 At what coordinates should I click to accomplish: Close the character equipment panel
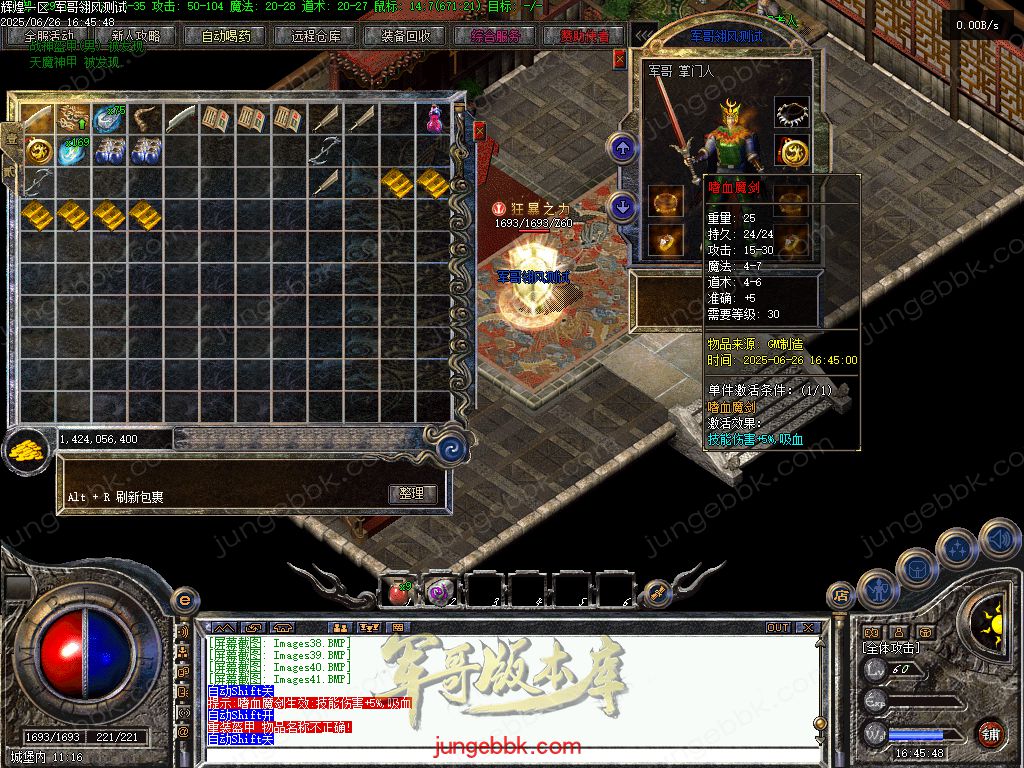pos(619,59)
